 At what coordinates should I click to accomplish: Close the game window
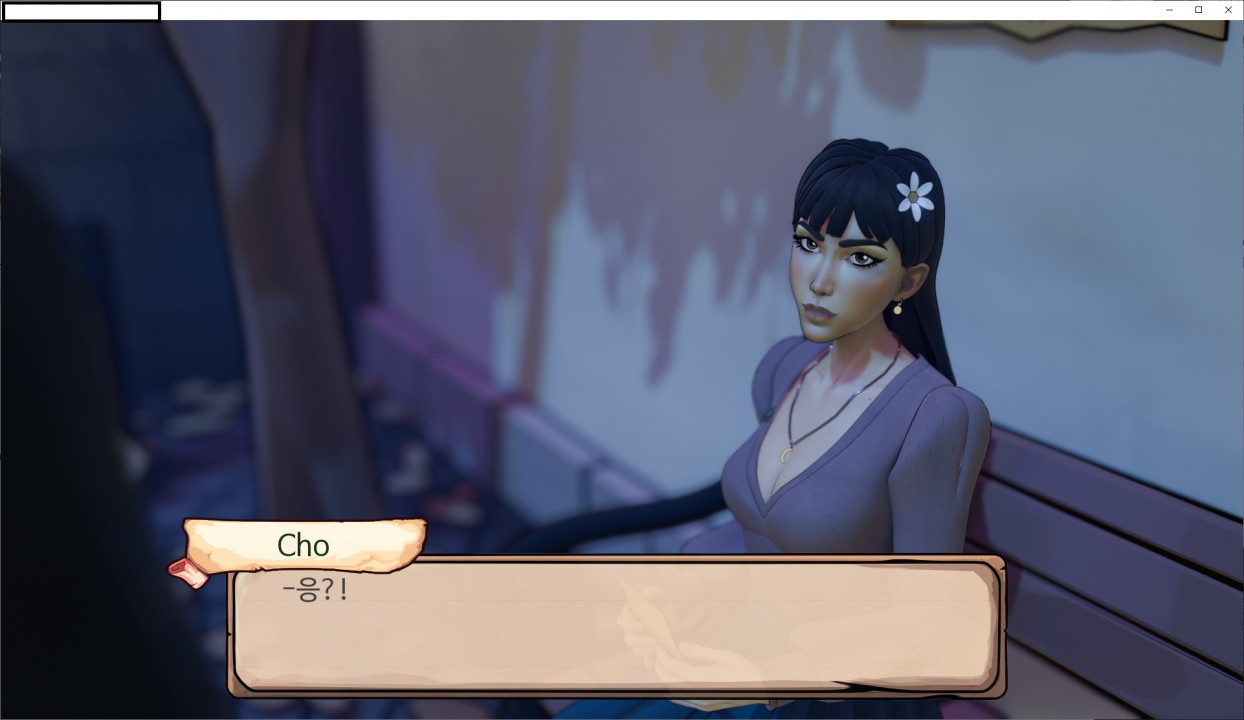pos(1228,10)
